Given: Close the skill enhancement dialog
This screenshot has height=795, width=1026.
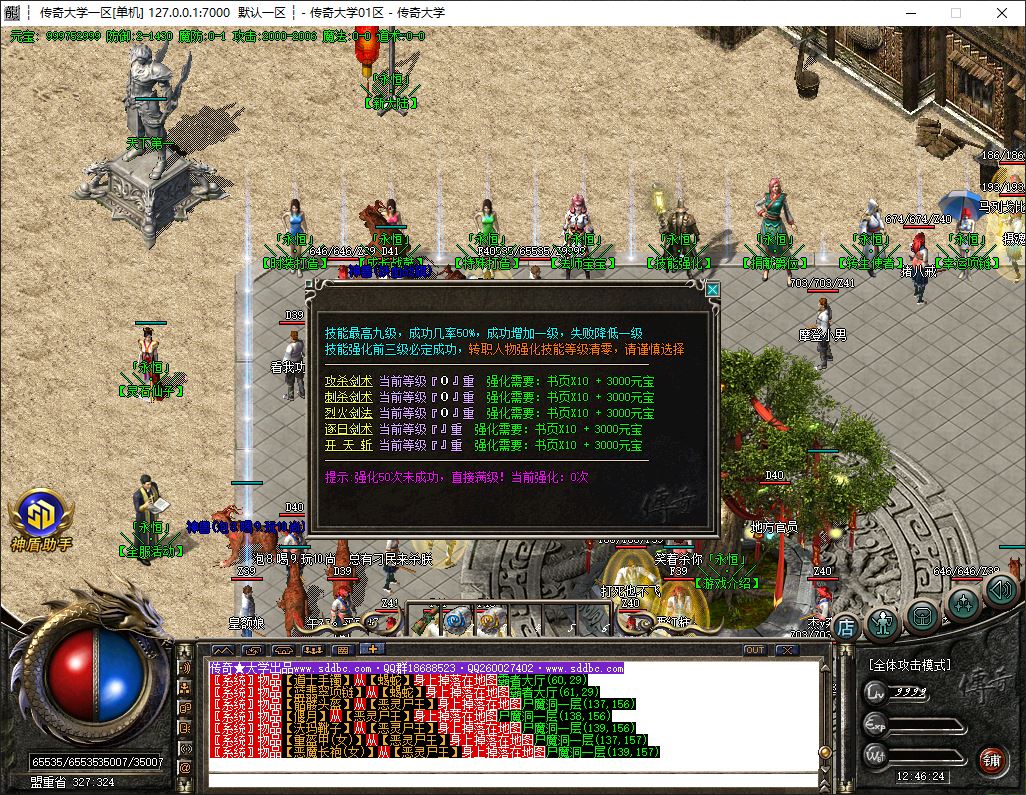Looking at the screenshot, I should tap(713, 290).
